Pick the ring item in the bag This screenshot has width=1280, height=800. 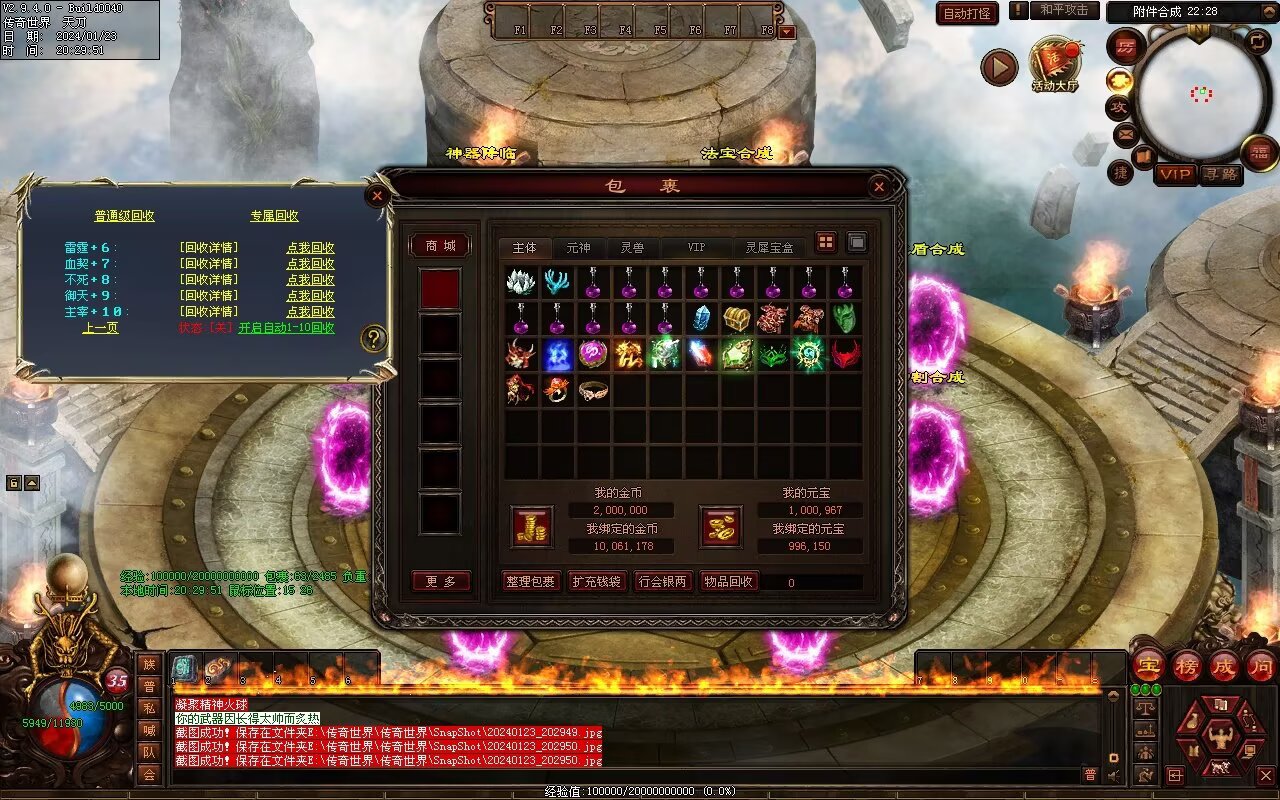pyautogui.click(x=593, y=390)
